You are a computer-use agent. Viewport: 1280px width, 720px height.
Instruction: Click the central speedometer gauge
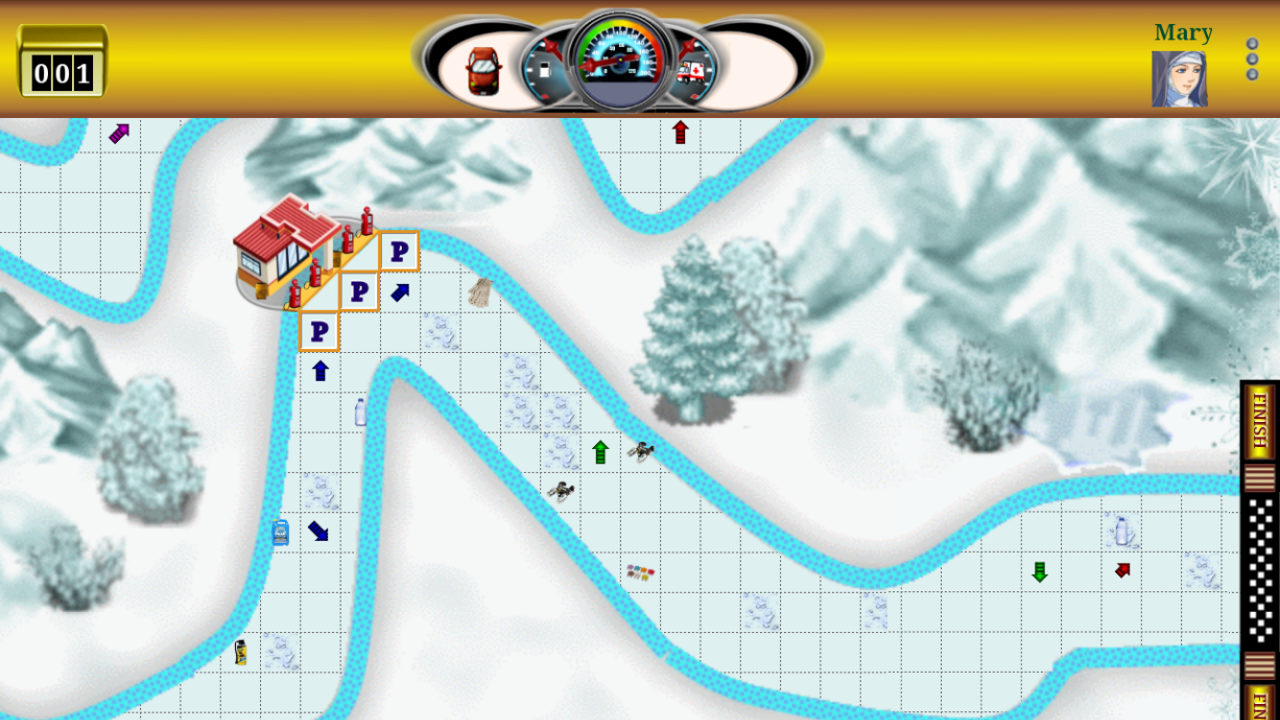(x=618, y=57)
